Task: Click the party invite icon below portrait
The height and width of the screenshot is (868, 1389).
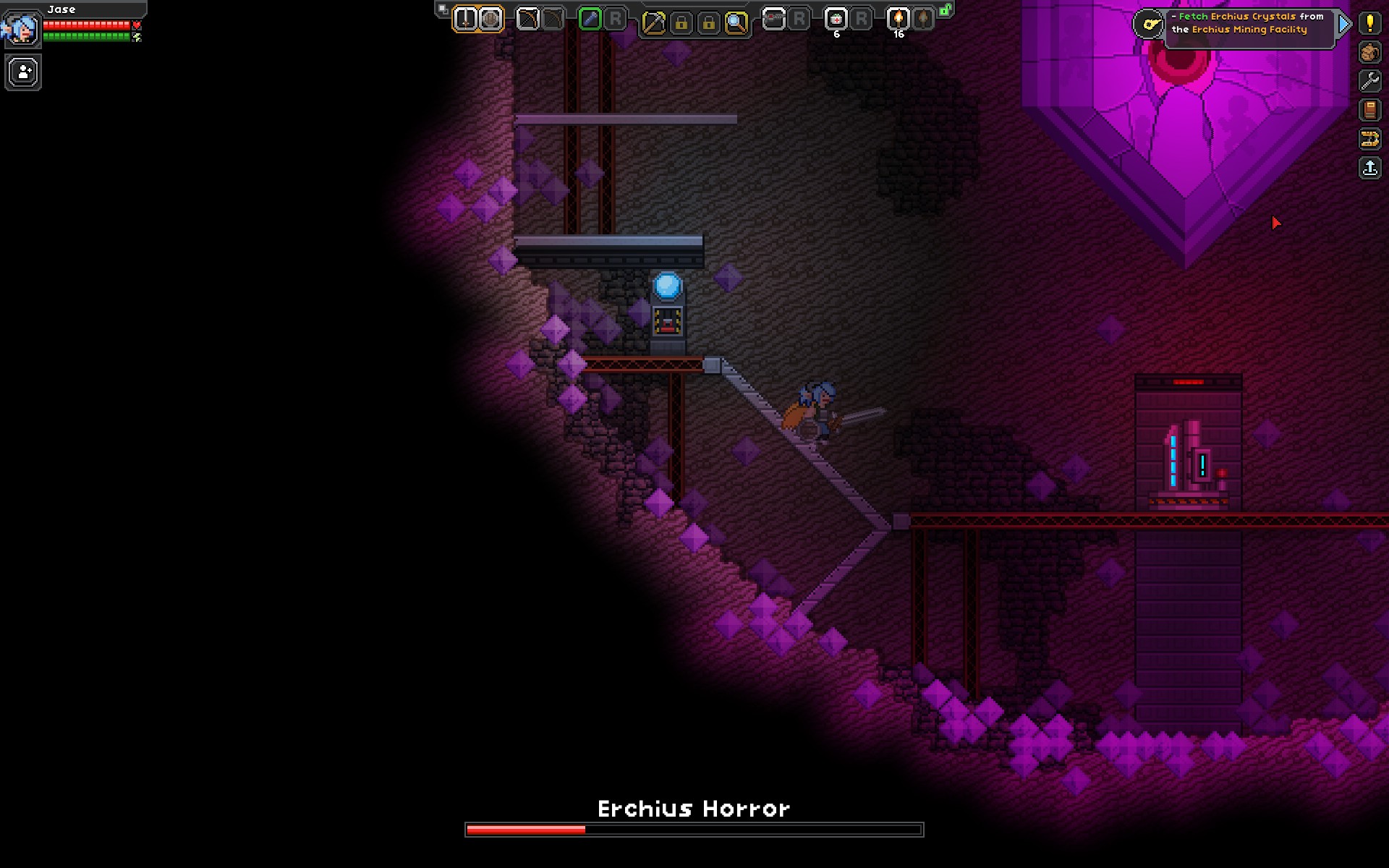Action: tap(23, 73)
